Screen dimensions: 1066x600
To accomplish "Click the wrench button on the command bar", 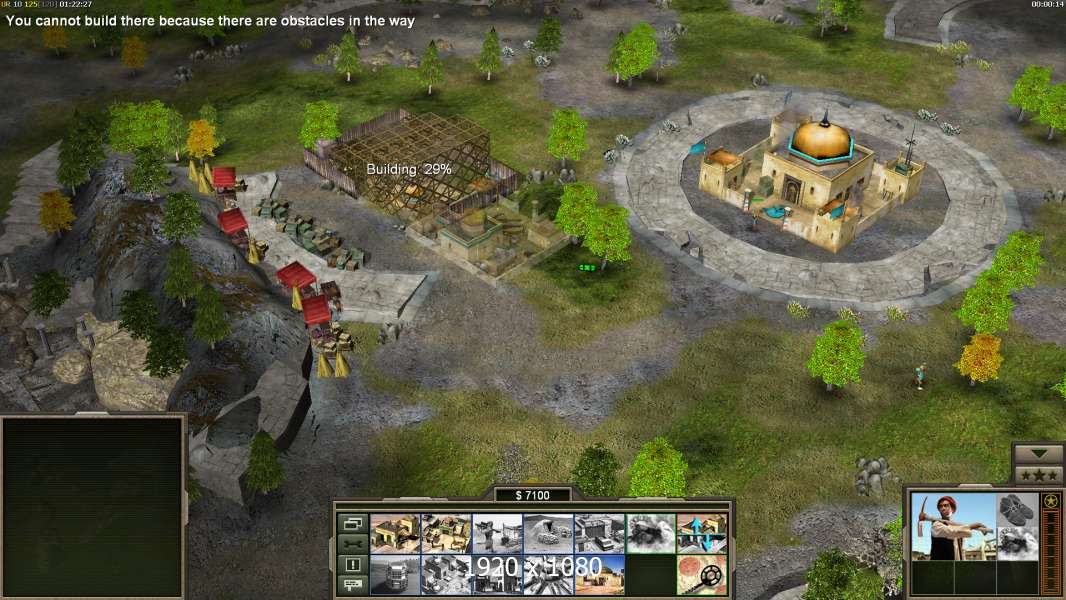I will coord(352,544).
